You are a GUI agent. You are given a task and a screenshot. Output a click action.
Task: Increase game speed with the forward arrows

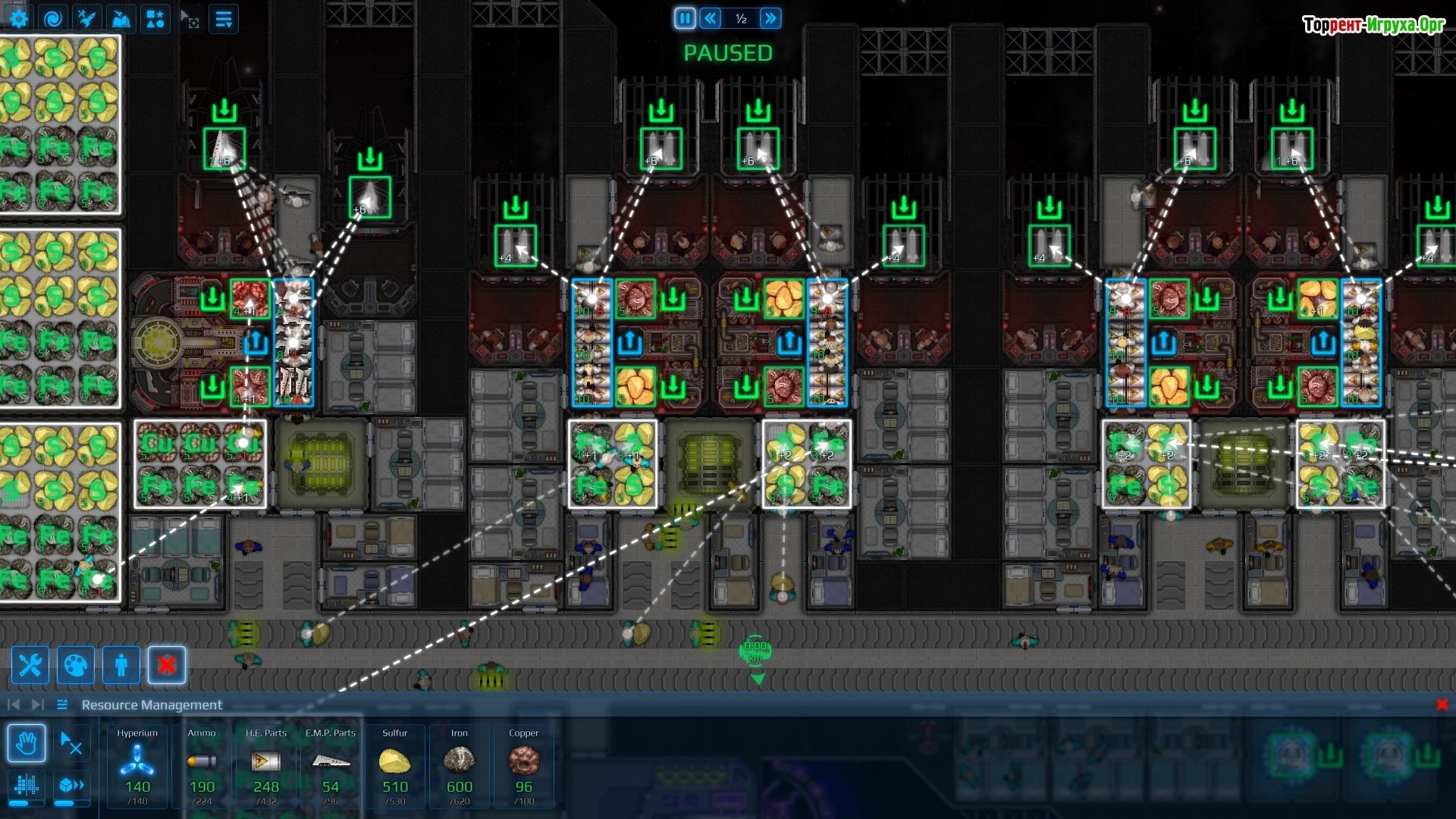(770, 18)
